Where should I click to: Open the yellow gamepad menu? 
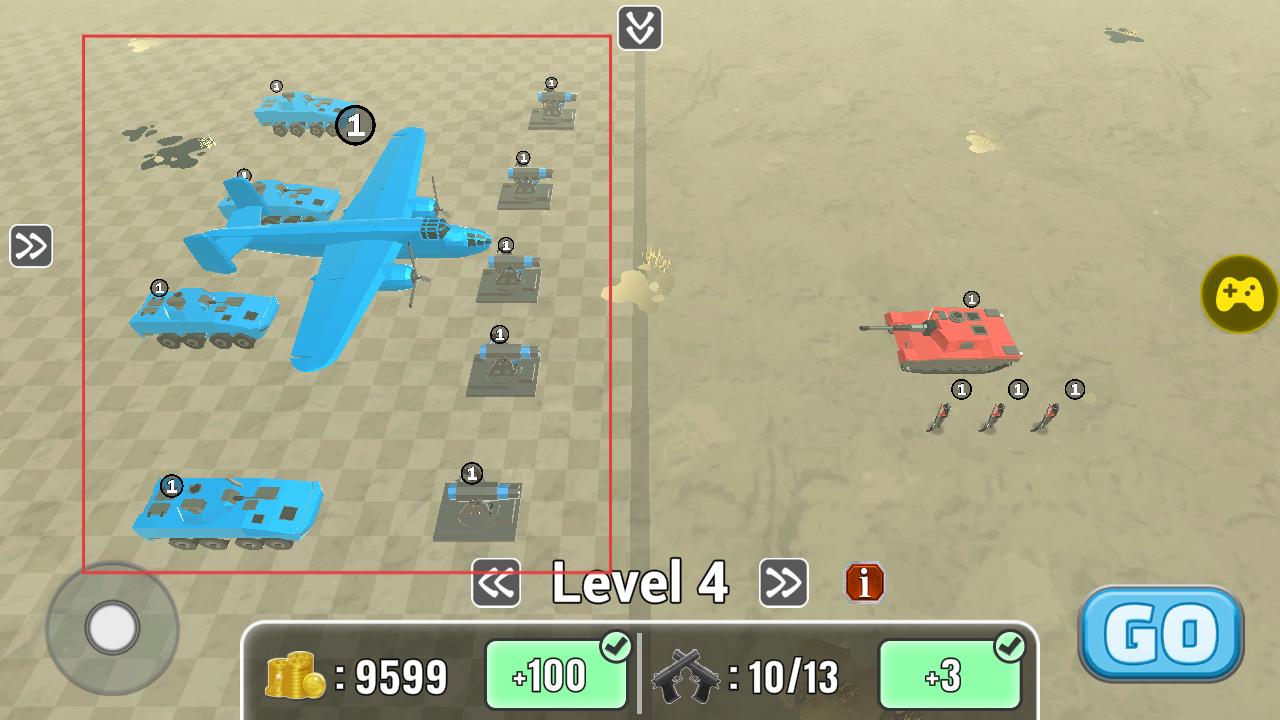pyautogui.click(x=1240, y=294)
